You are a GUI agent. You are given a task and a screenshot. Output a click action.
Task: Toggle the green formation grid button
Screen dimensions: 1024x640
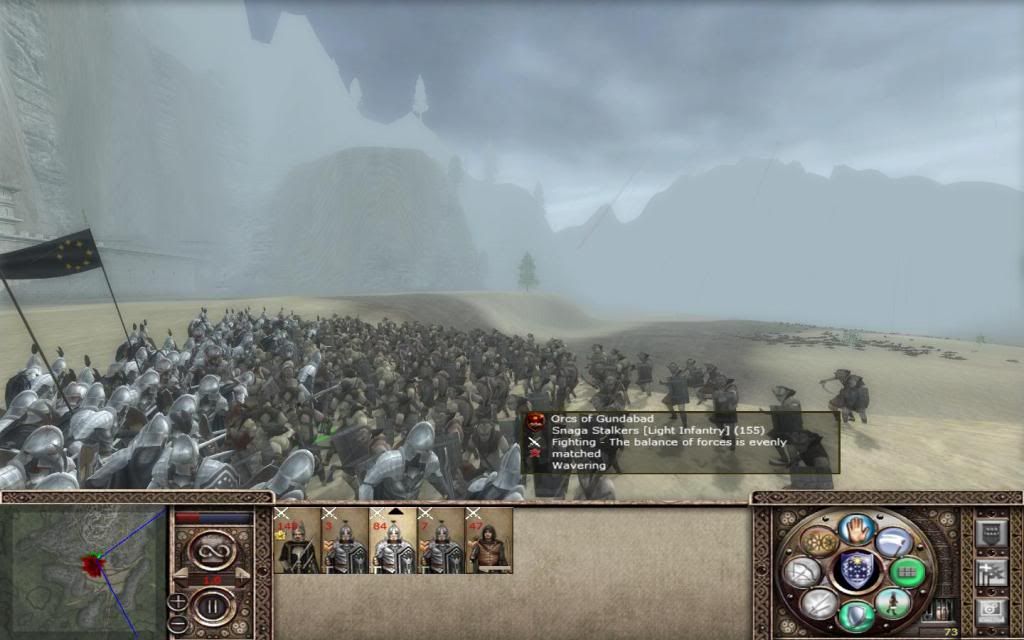click(909, 572)
